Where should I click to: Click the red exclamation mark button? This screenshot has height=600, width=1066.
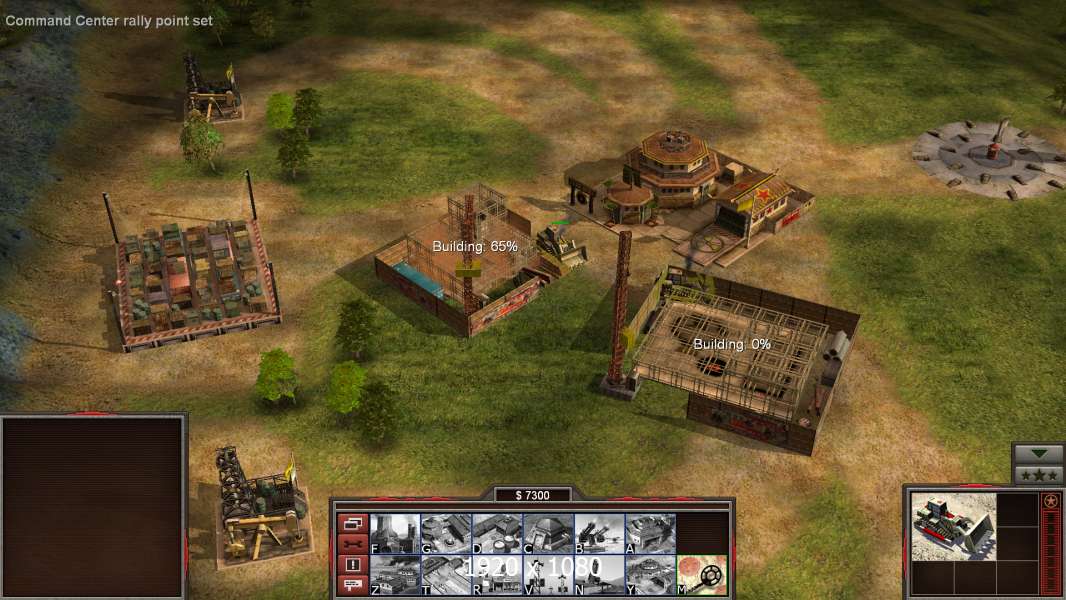(x=352, y=565)
